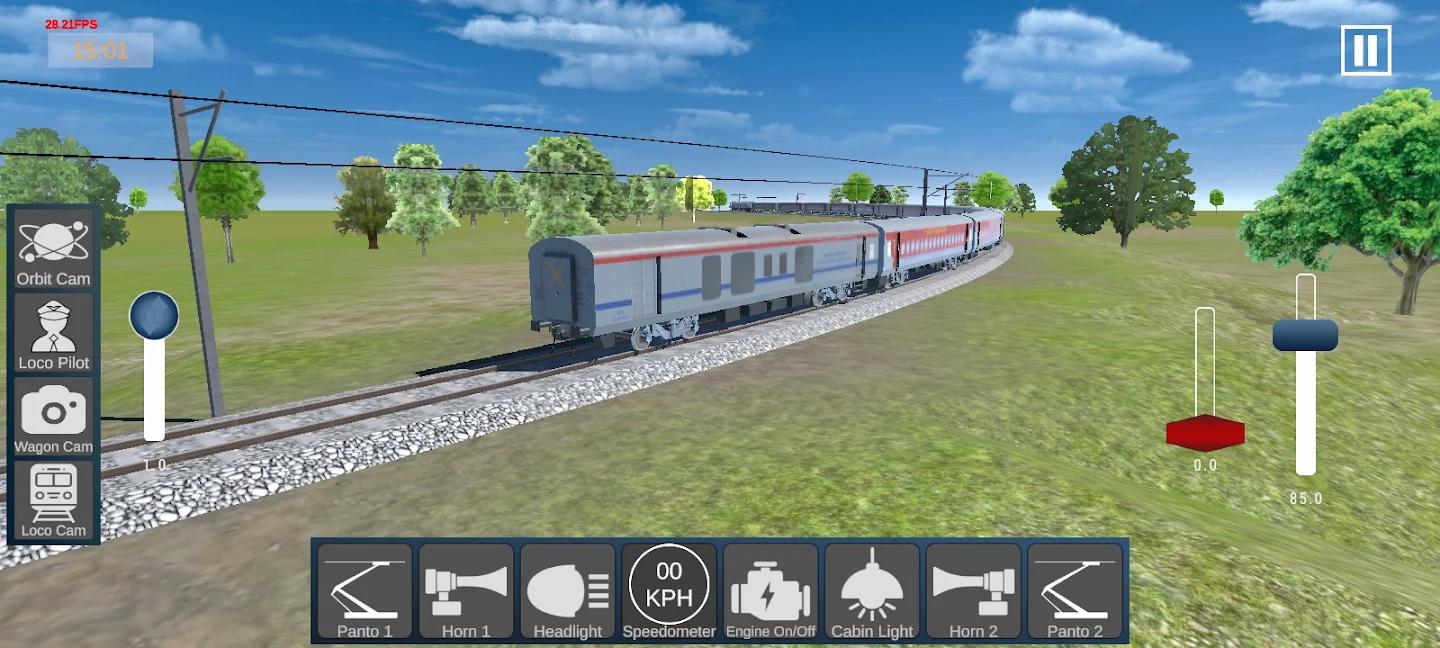
Task: Toggle the Headlight
Action: pyautogui.click(x=568, y=592)
